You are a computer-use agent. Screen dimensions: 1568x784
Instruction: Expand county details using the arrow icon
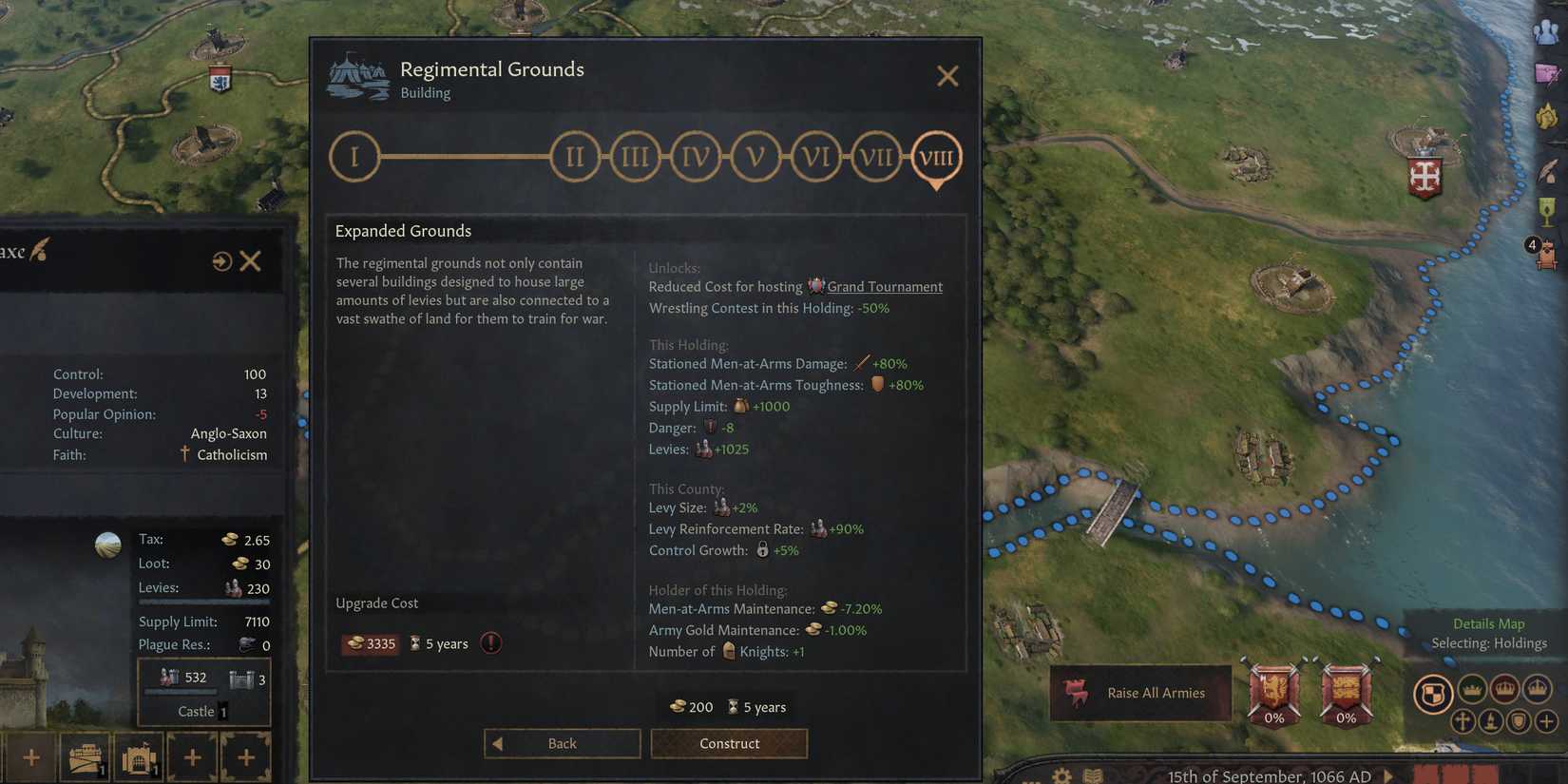click(223, 260)
